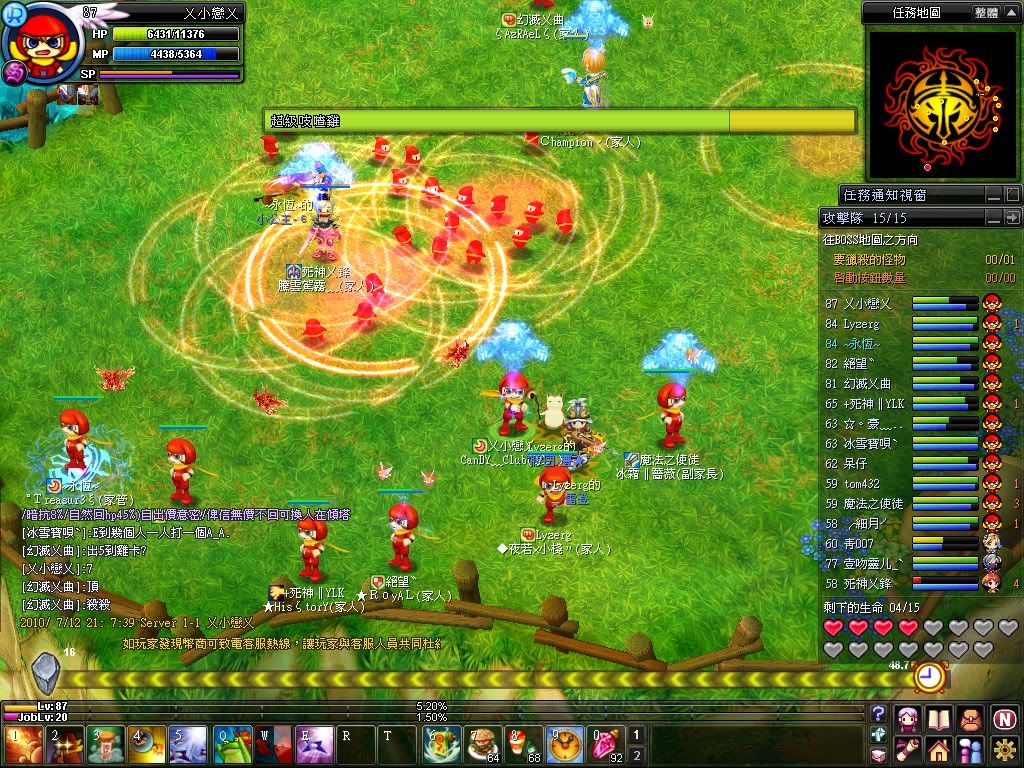Switch to hotbar page 2
1024x768 pixels.
pyautogui.click(x=635, y=755)
